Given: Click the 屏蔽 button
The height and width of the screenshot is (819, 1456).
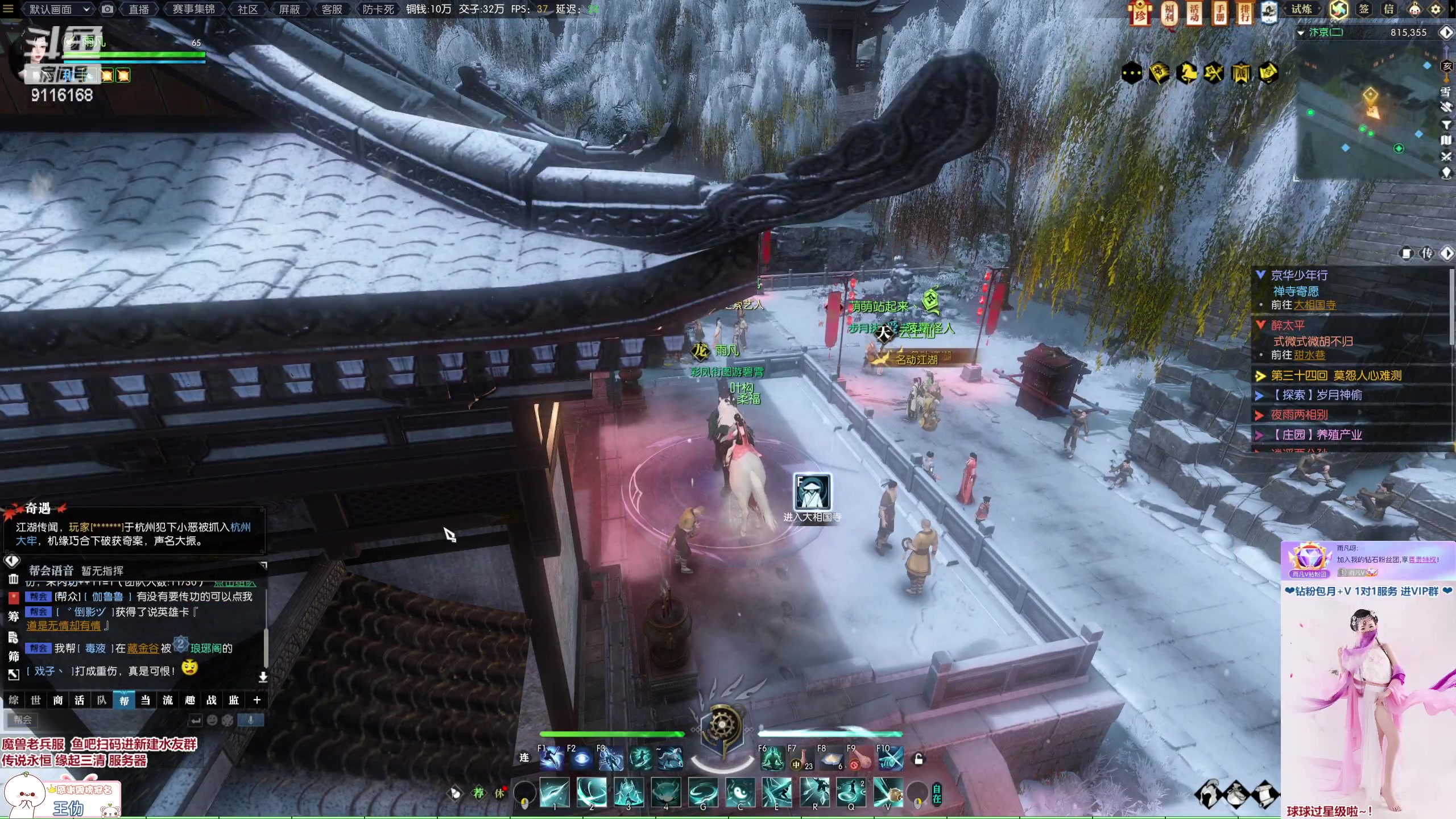Looking at the screenshot, I should [x=289, y=9].
